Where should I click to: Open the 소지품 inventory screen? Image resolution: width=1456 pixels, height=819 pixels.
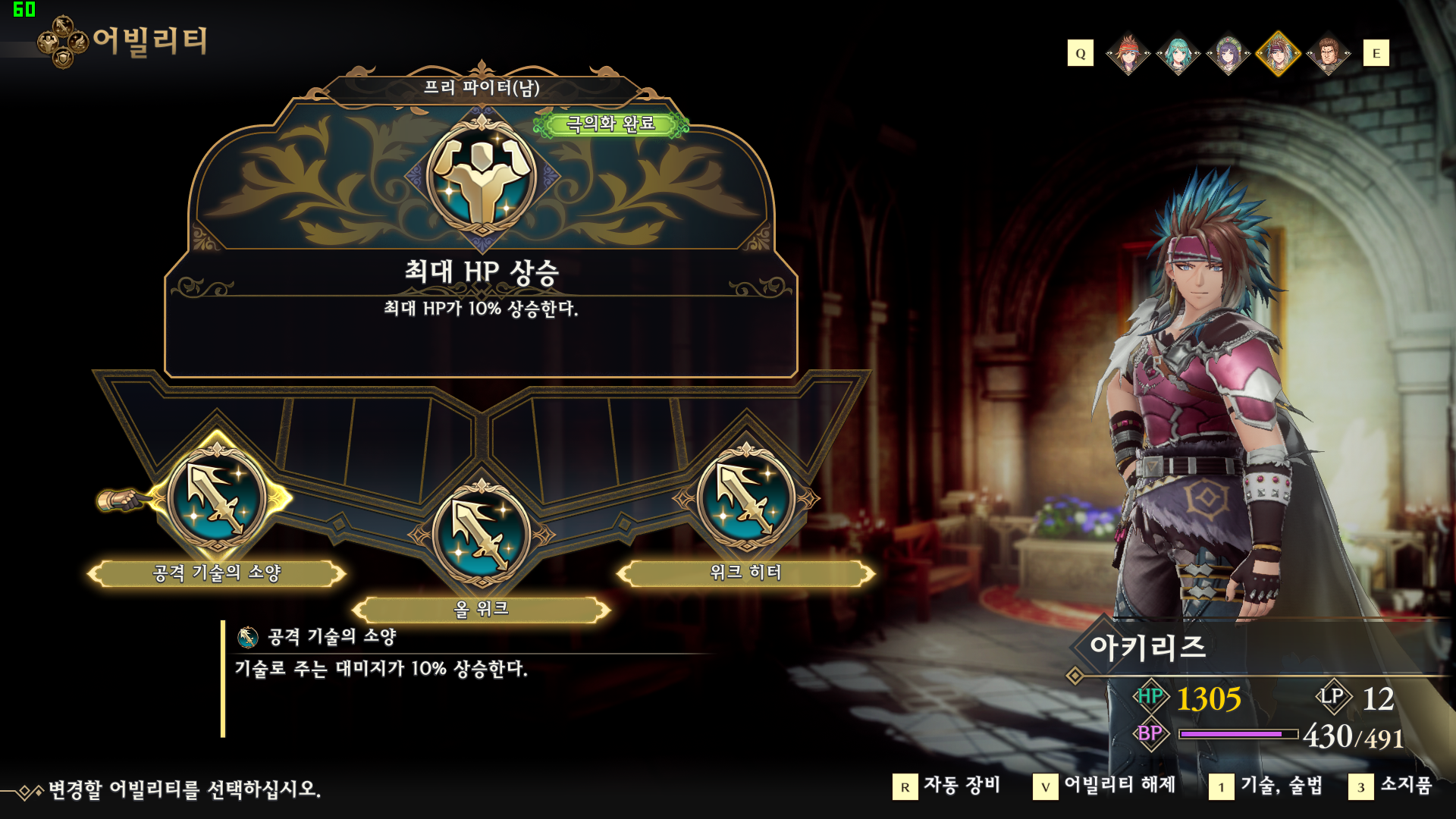tap(1392, 786)
